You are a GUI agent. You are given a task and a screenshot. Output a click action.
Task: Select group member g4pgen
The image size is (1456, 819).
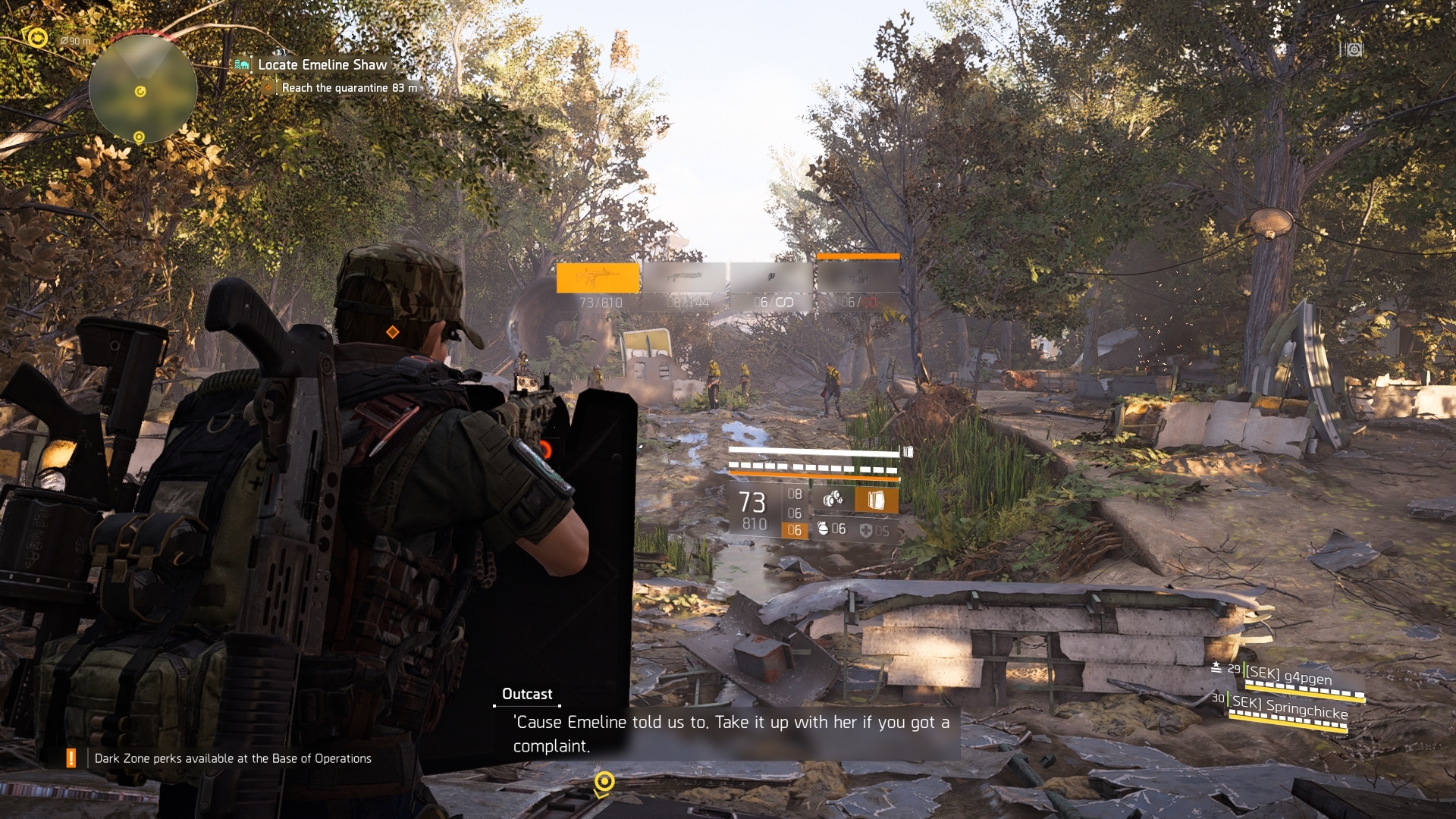click(1288, 676)
